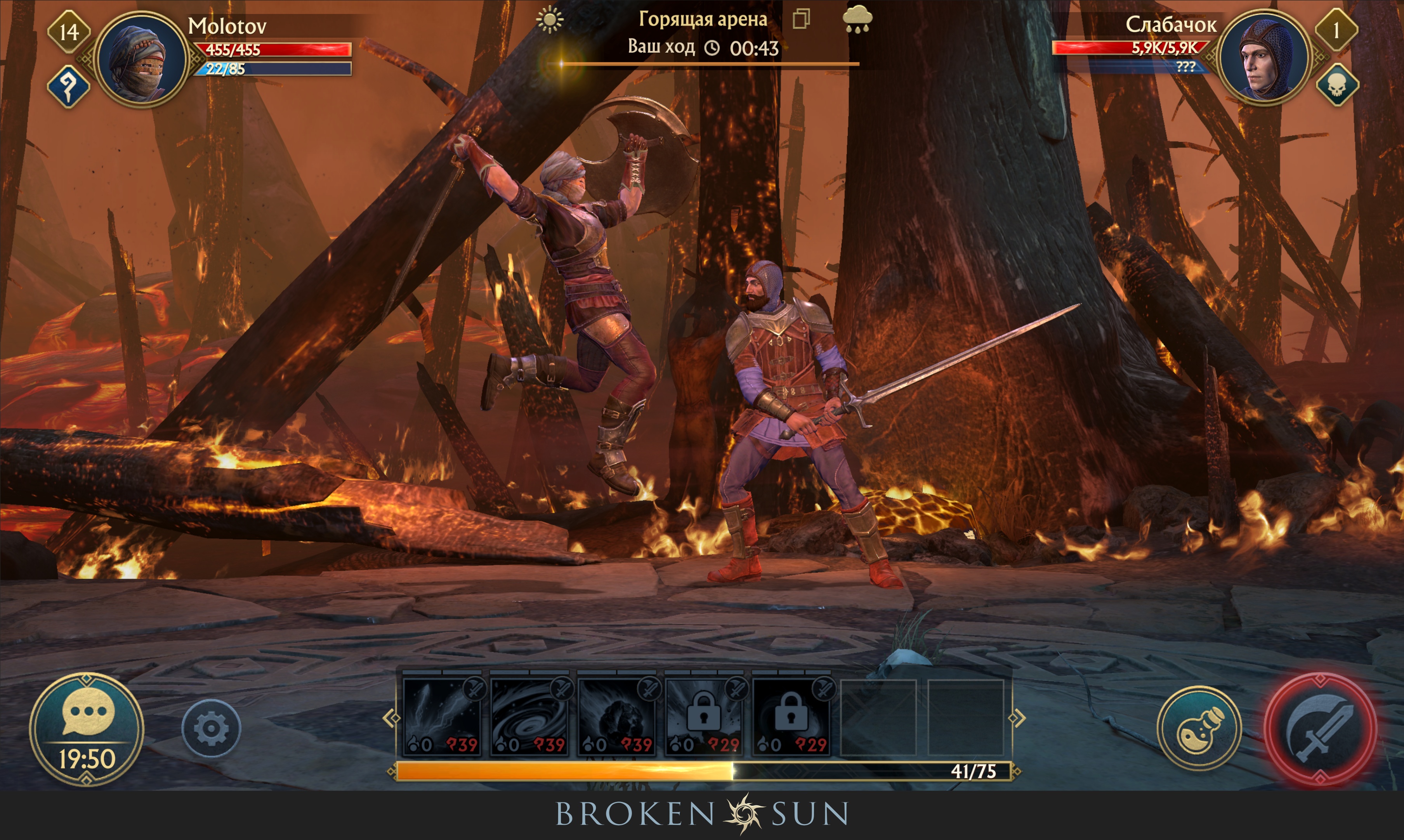Click the ability bar left arrow
Image resolution: width=1404 pixels, height=840 pixels.
pyautogui.click(x=391, y=718)
